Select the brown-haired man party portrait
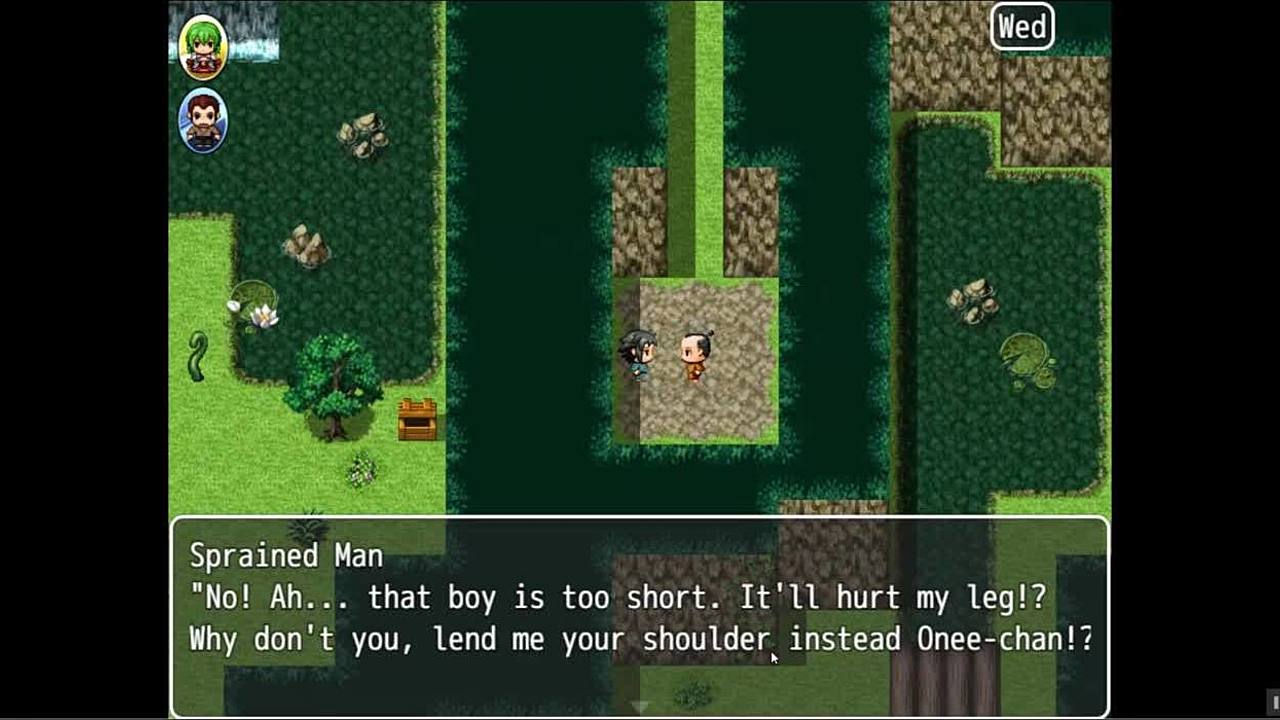 tap(203, 121)
